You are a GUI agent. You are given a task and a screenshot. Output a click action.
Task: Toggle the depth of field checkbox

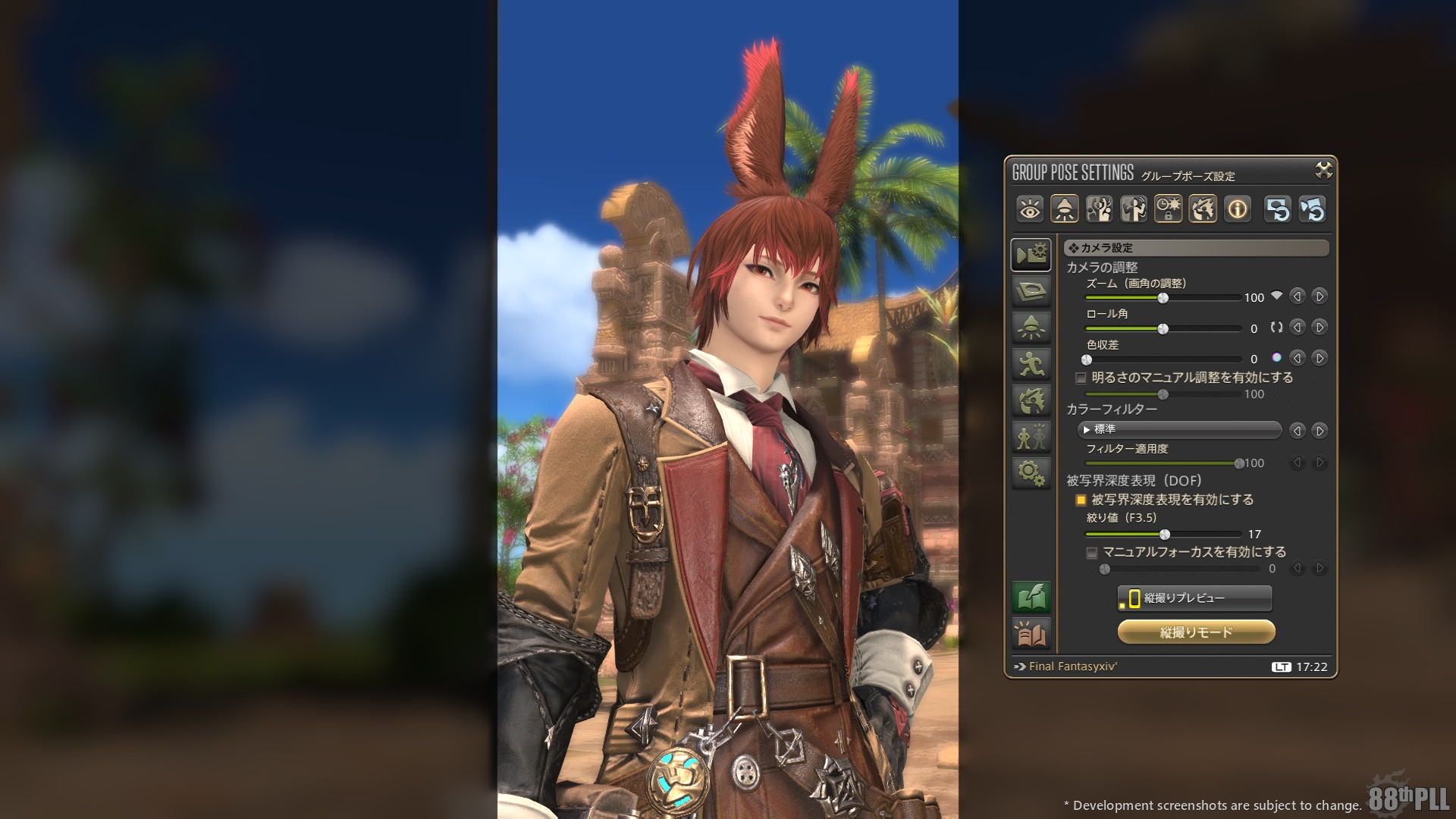[1081, 500]
